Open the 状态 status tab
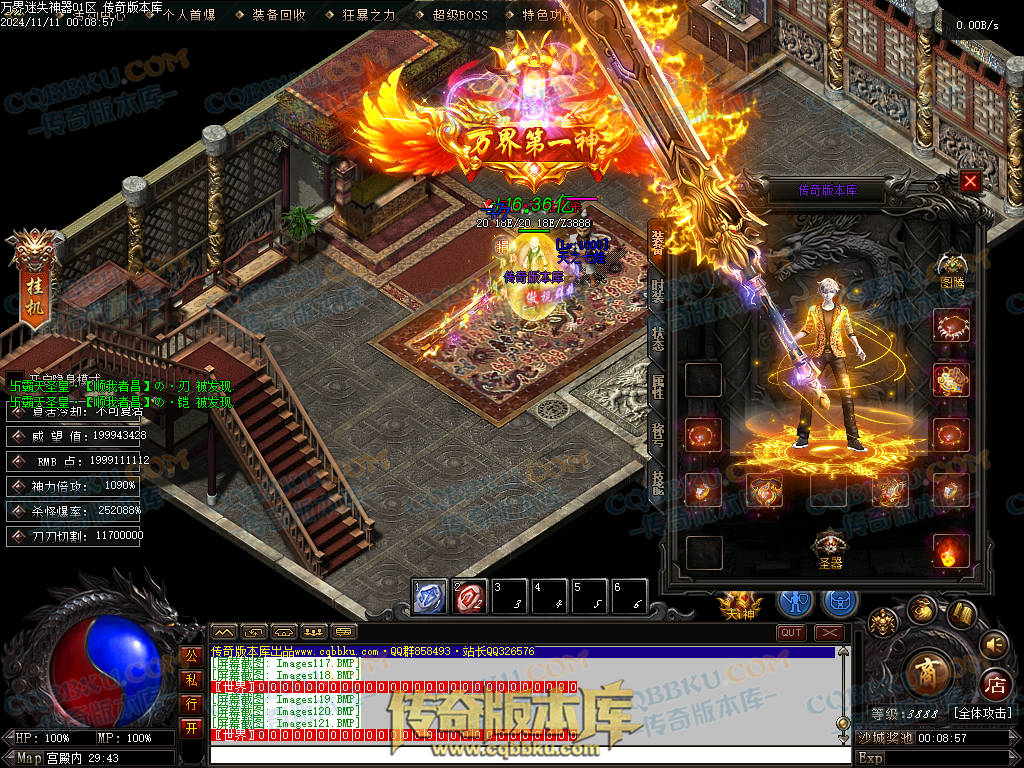1024x768 pixels. (657, 337)
